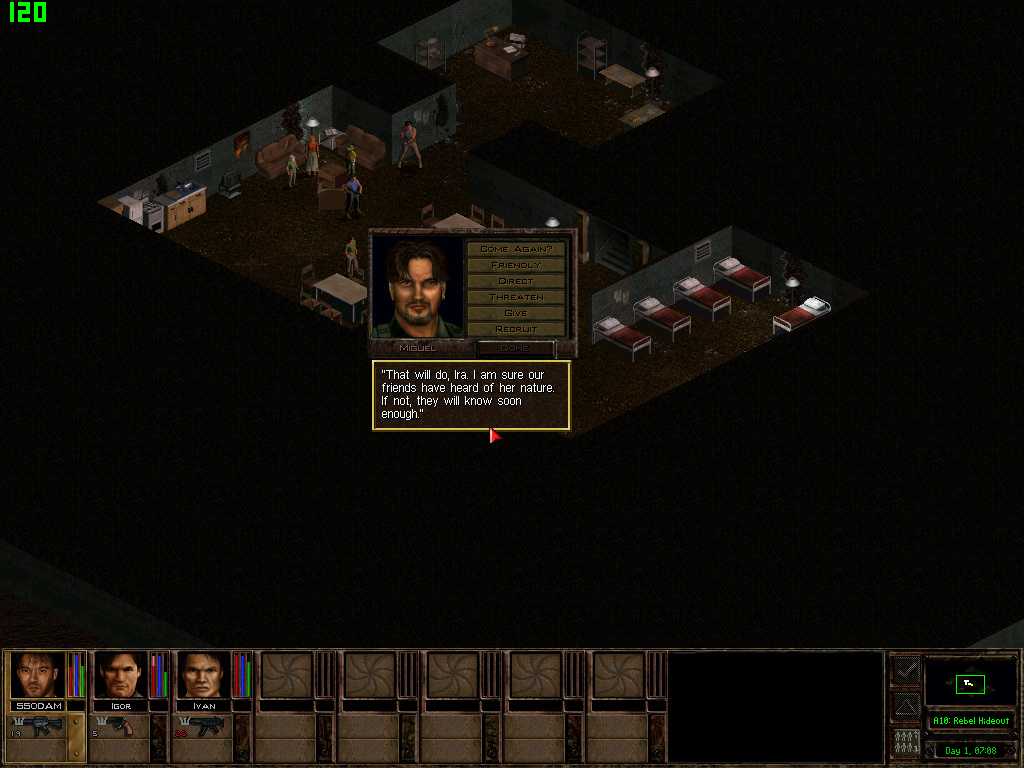
Task: Click Ivan's submachine gun weapon slot
Action: (205, 727)
